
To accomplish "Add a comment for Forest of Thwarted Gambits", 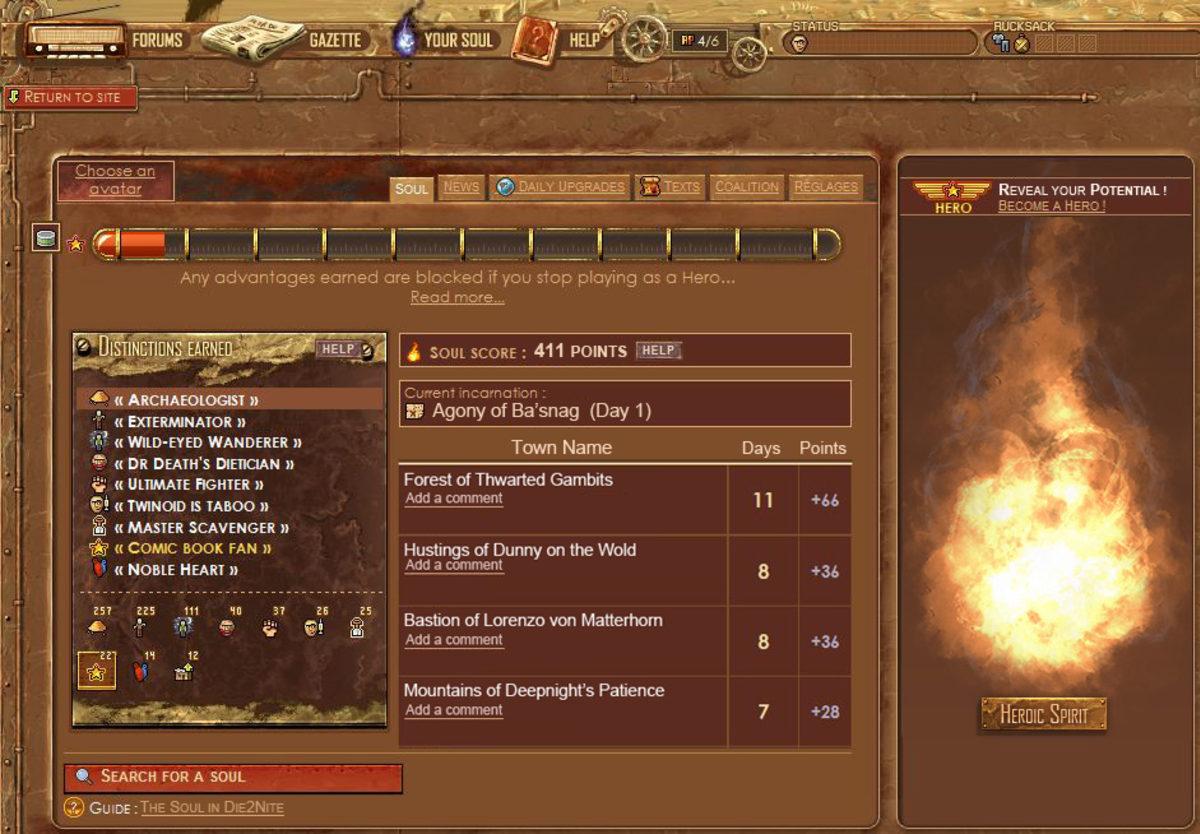I will pyautogui.click(x=454, y=498).
